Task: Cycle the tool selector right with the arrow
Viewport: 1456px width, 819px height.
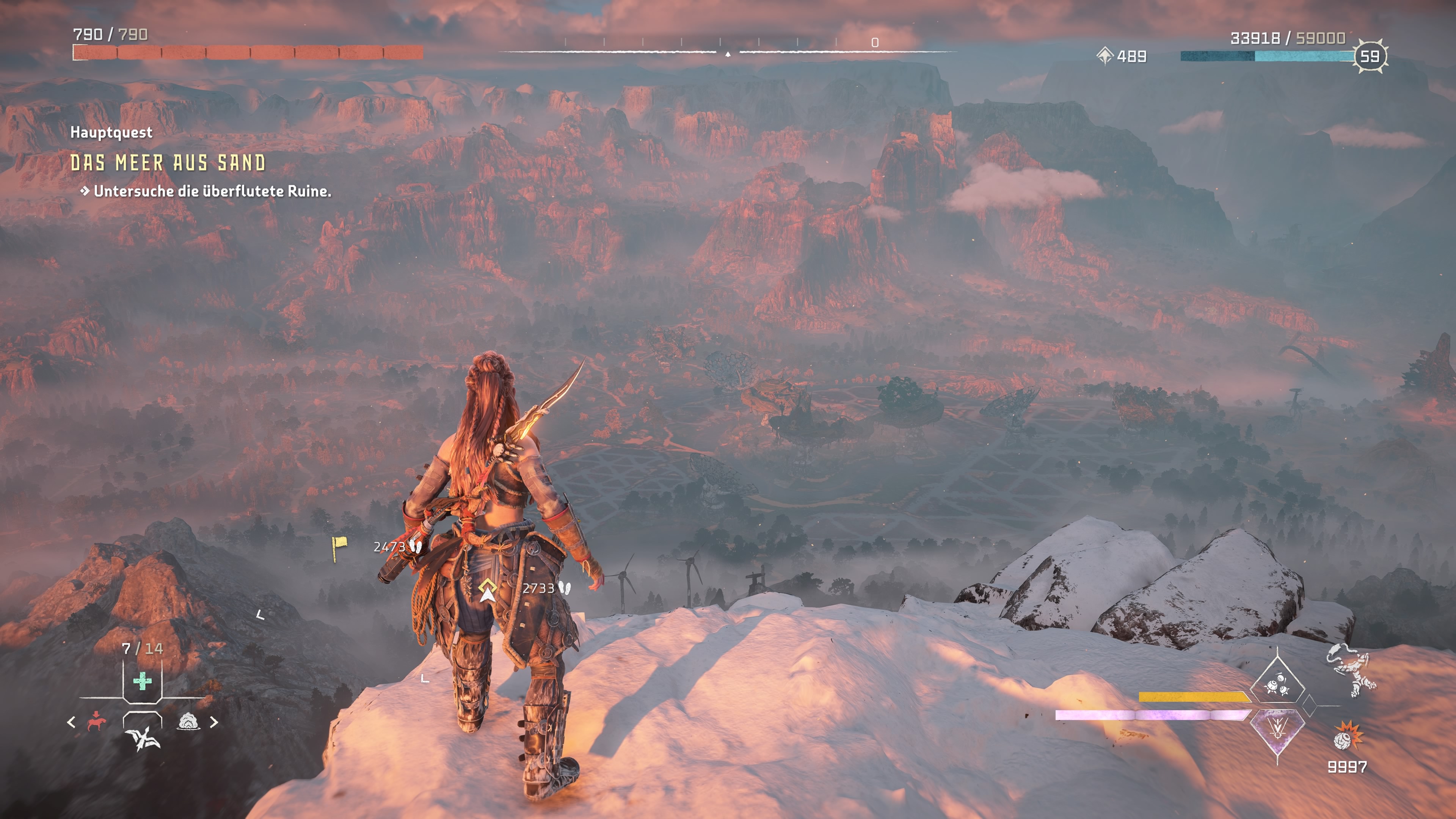Action: coord(214,722)
